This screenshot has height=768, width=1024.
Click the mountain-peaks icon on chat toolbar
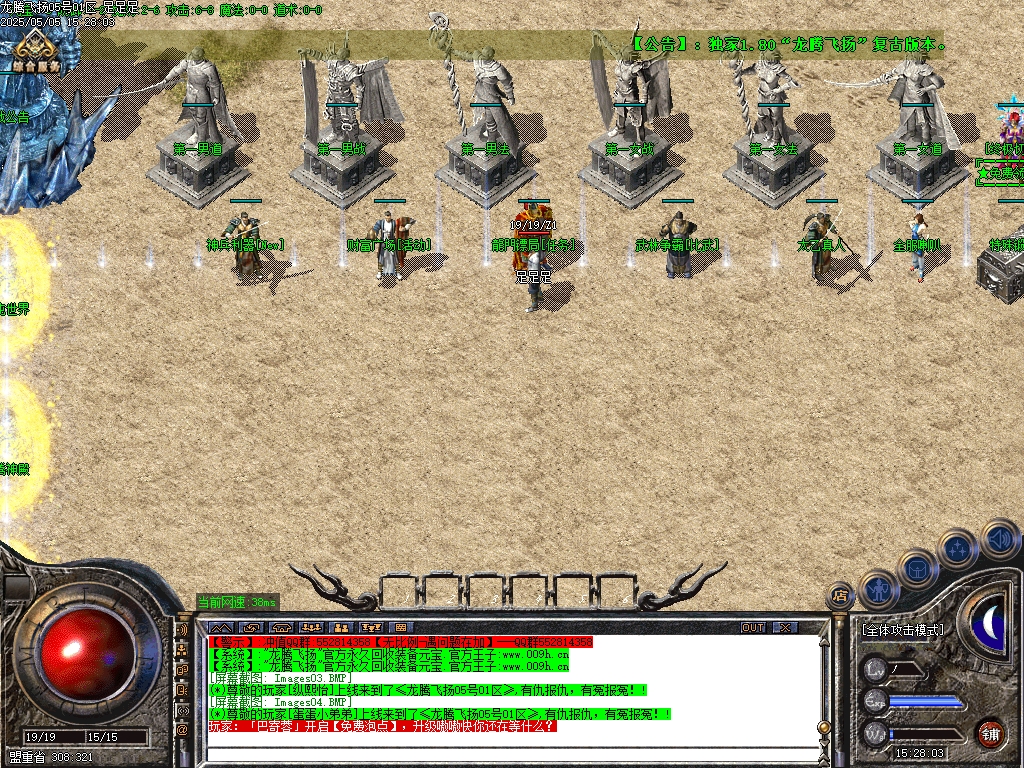[219, 627]
